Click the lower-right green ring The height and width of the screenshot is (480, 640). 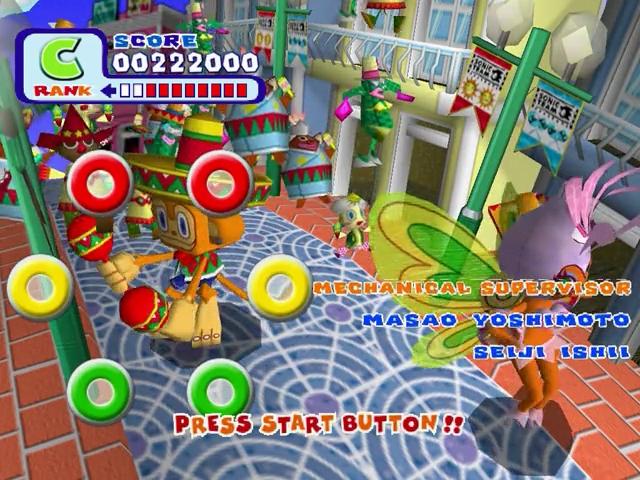pyautogui.click(x=218, y=391)
